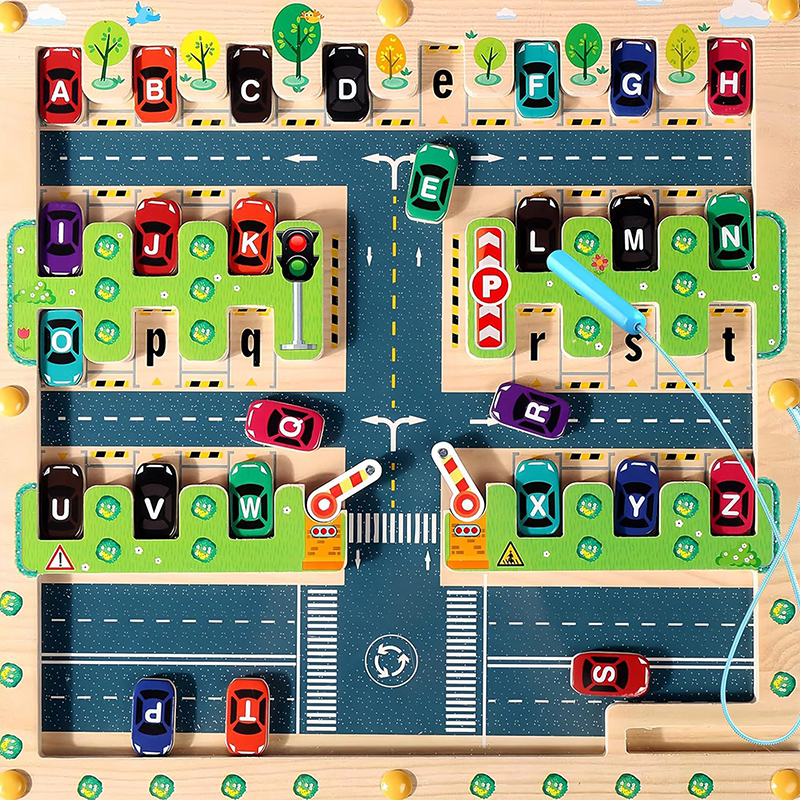Select the empty parking slot marked q

pyautogui.click(x=250, y=346)
